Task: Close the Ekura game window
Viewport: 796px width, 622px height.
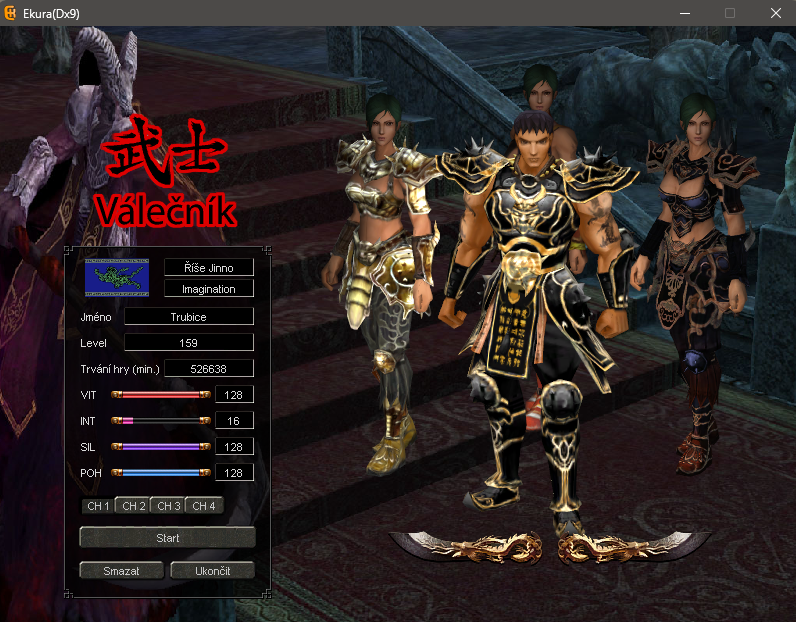Action: (x=775, y=13)
